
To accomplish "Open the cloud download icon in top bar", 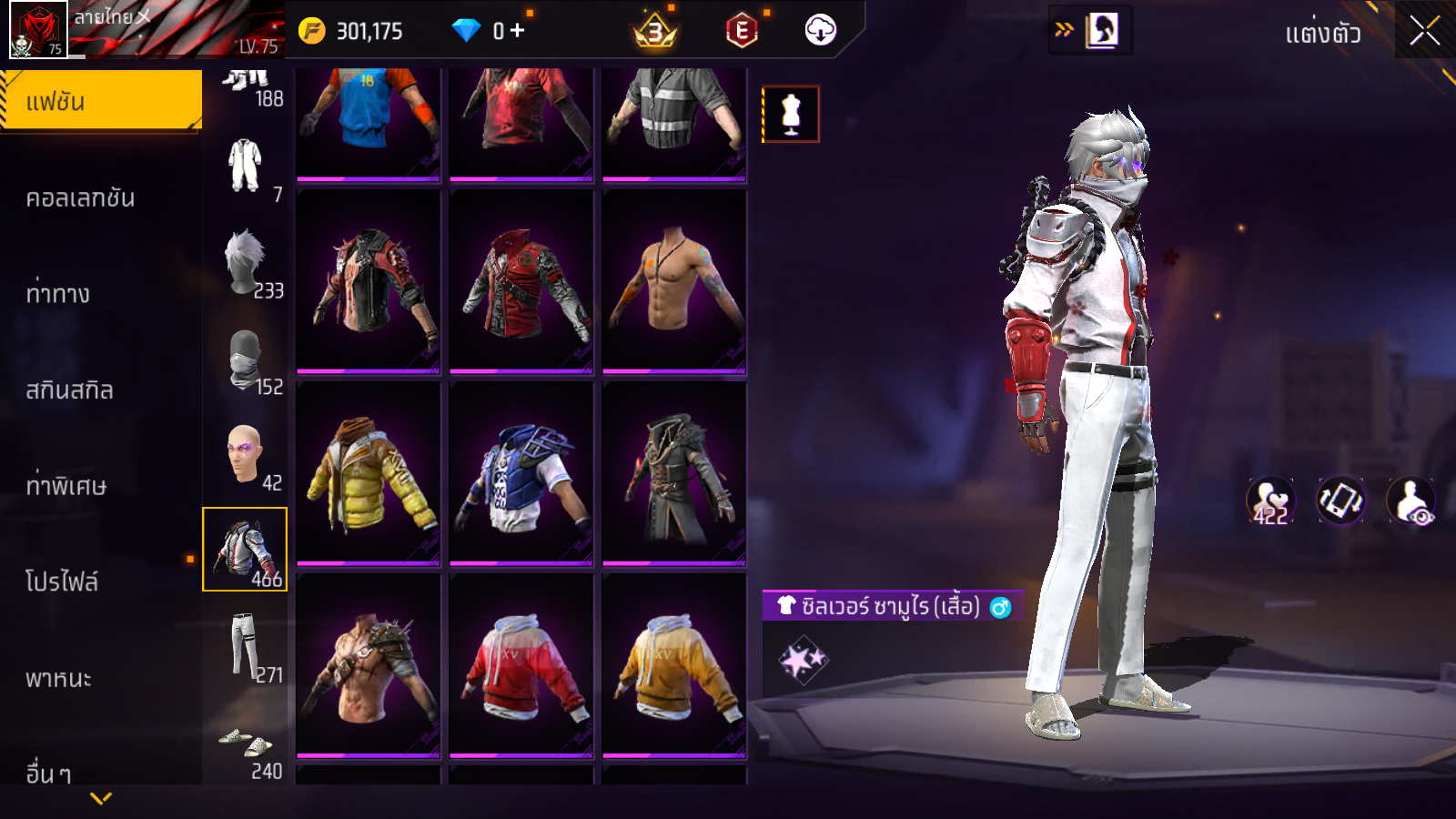I will (x=820, y=31).
